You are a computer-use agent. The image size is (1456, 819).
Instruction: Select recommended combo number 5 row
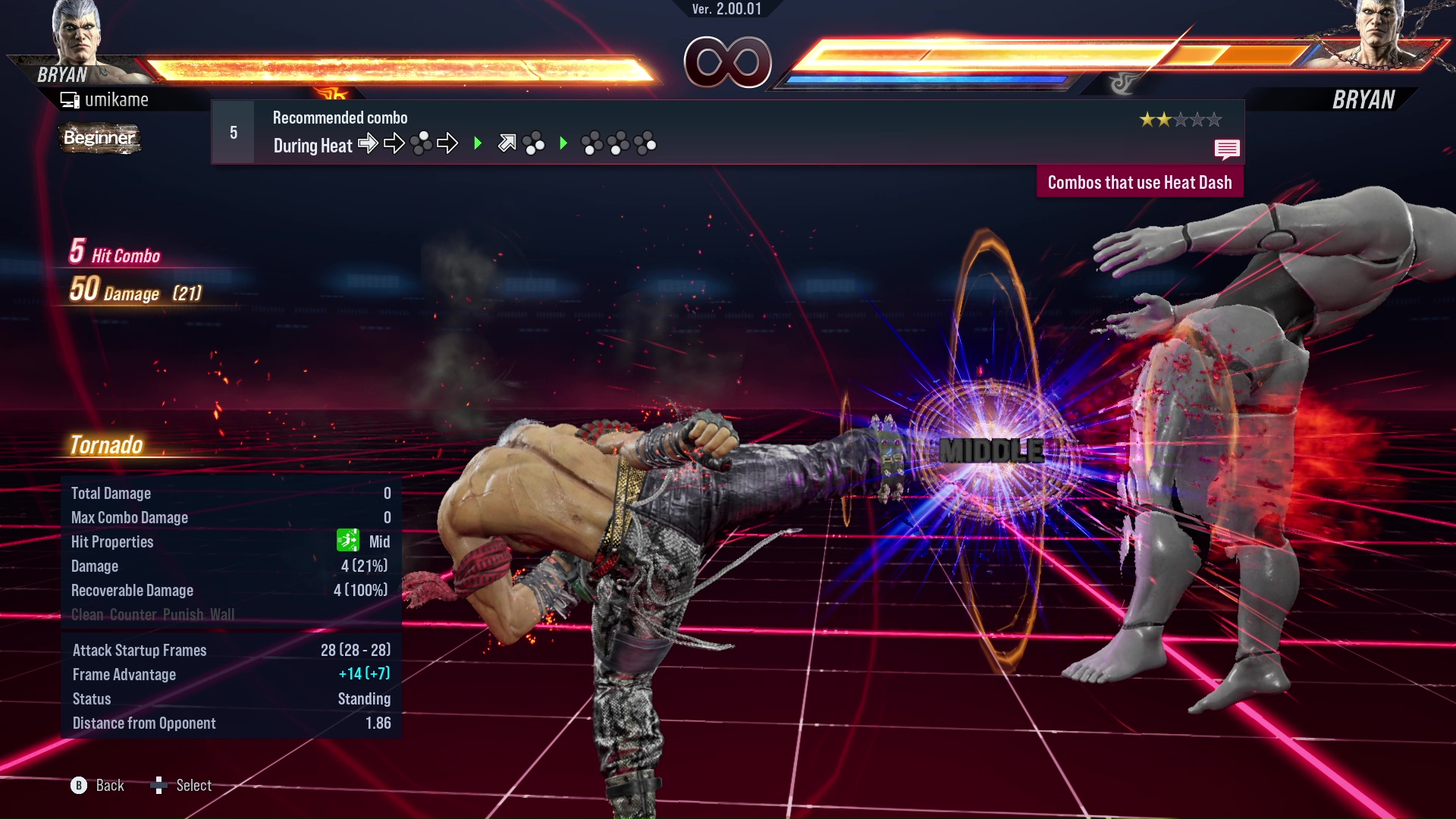pos(726,132)
